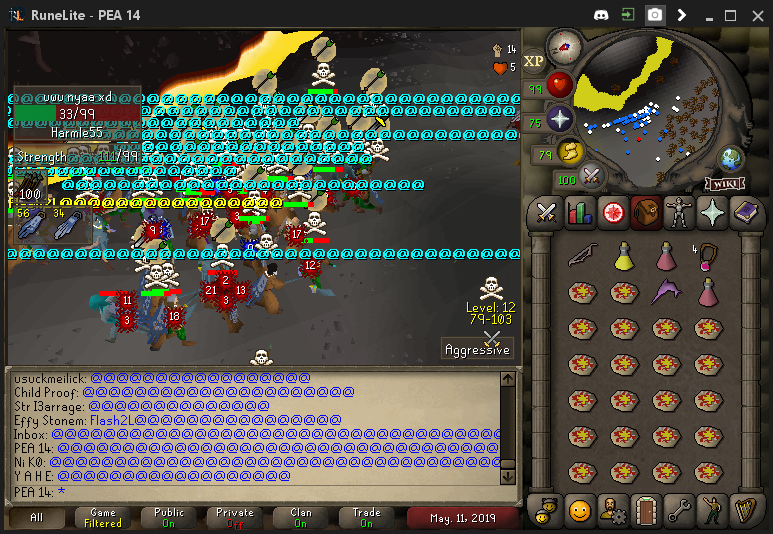Switch to the Skills tab
773x534 pixels.
coord(580,212)
